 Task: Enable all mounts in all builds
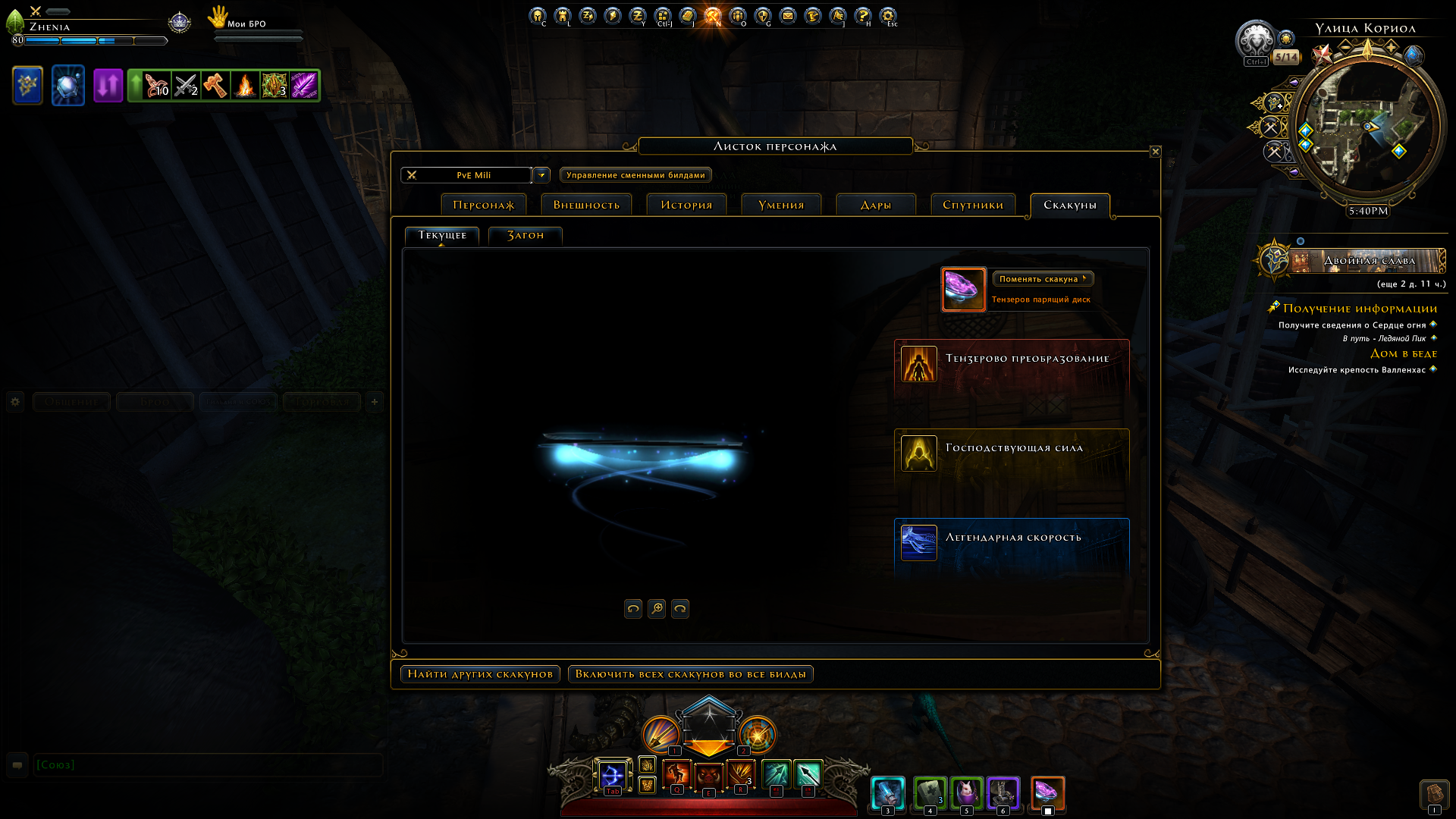[x=690, y=674]
